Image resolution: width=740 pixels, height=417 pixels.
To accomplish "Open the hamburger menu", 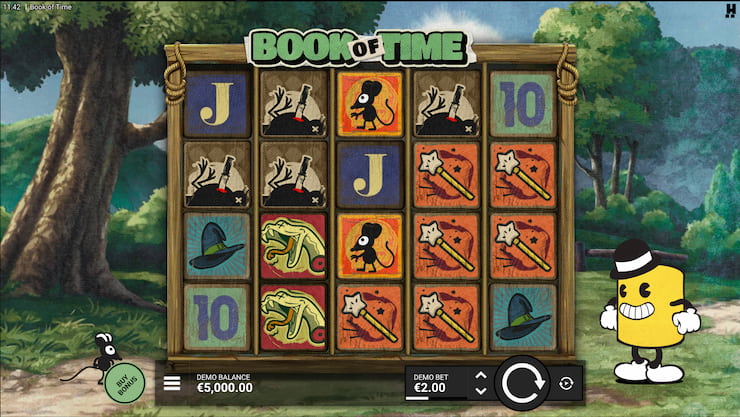I will pos(172,383).
